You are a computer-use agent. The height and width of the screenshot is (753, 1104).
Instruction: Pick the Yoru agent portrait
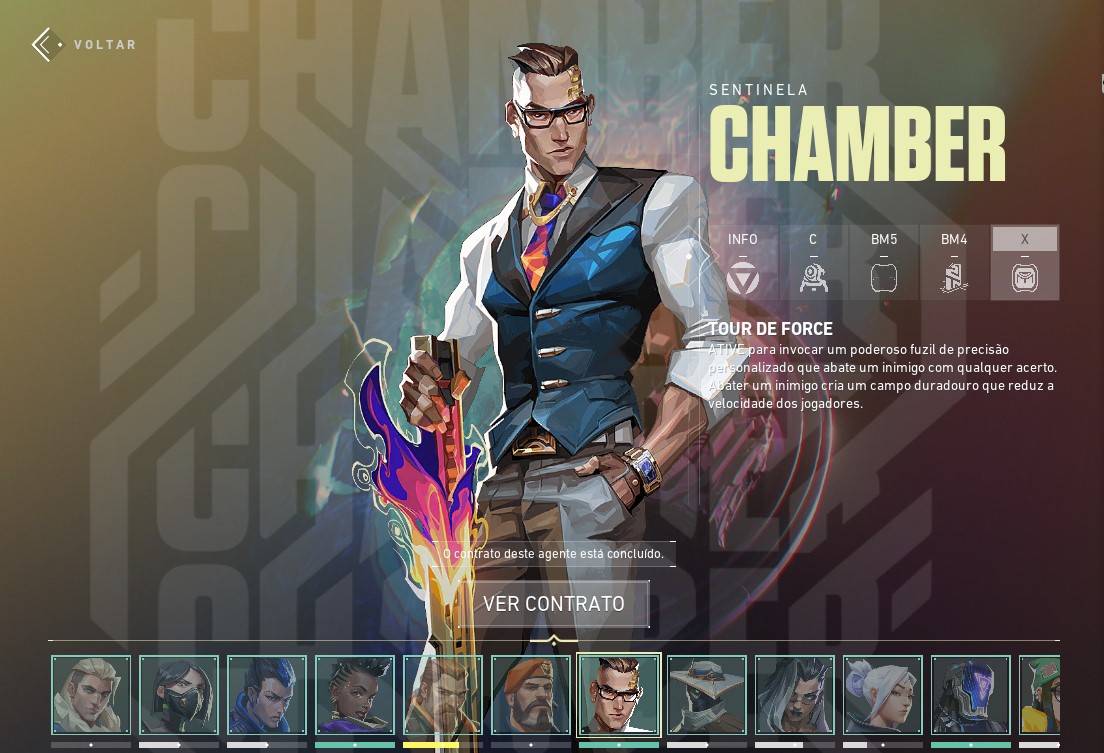267,695
